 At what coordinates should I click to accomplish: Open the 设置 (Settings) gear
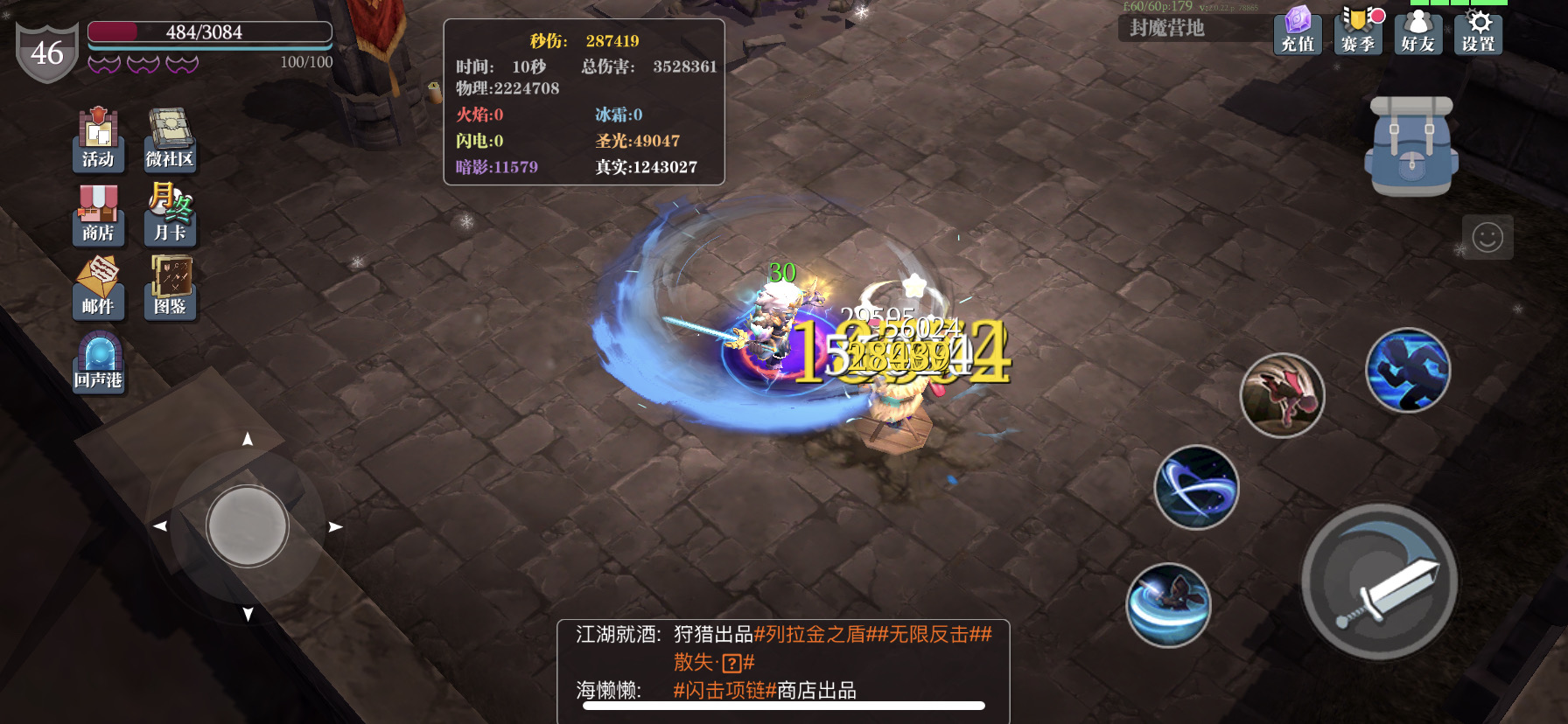click(x=1477, y=33)
